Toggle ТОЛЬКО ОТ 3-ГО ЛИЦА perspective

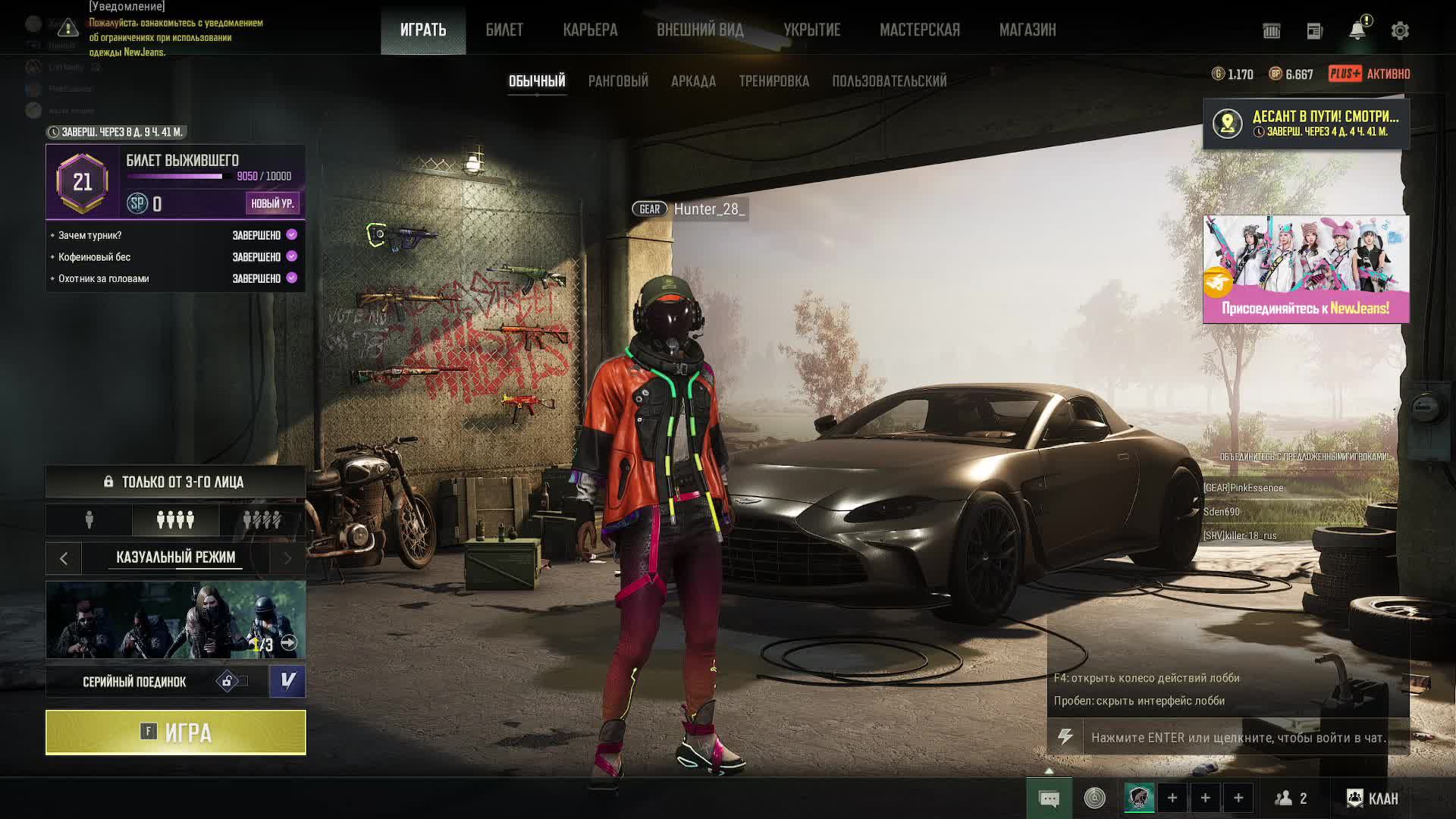click(x=175, y=482)
